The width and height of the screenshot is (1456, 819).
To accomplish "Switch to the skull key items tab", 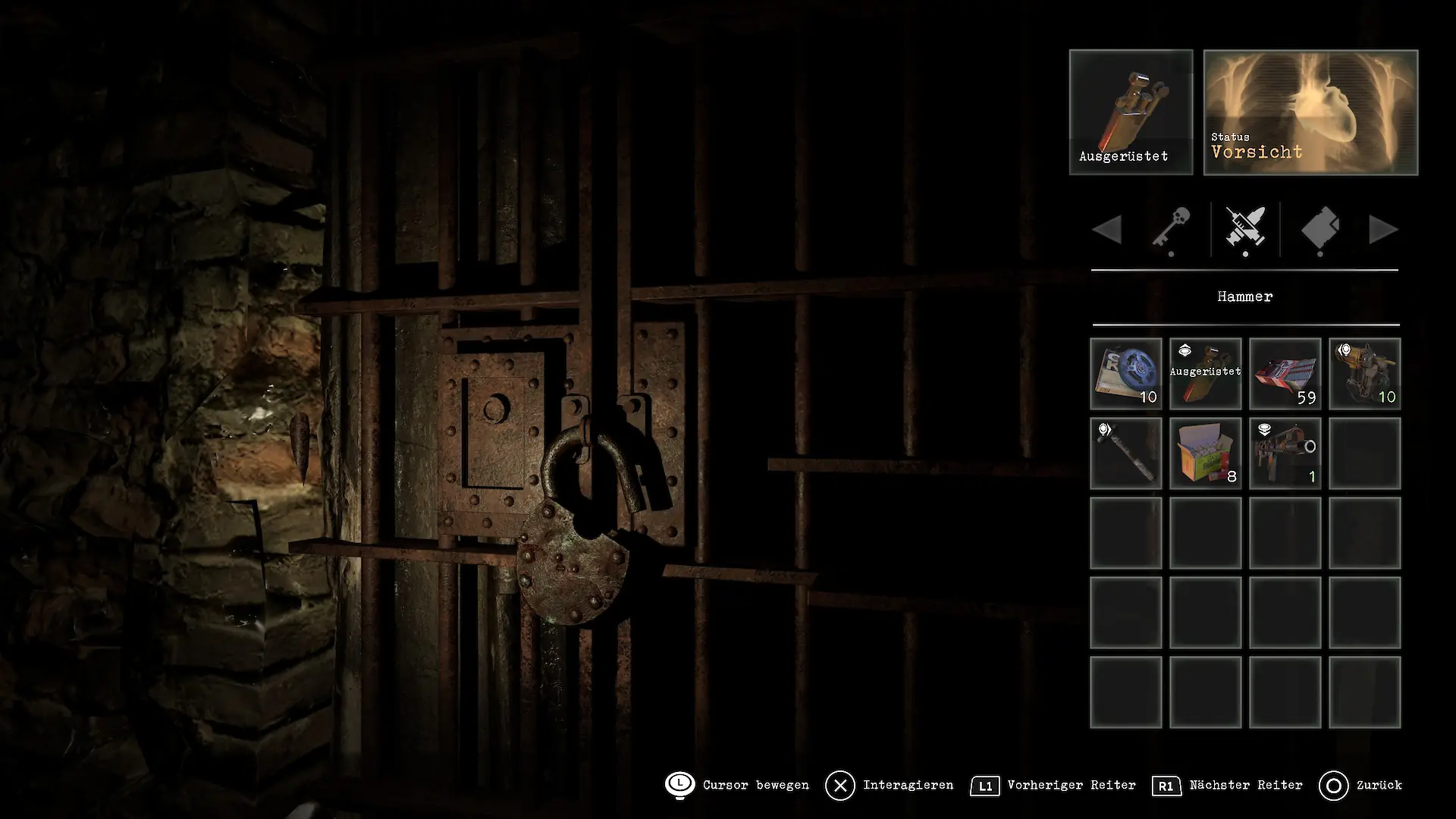I will [1172, 229].
